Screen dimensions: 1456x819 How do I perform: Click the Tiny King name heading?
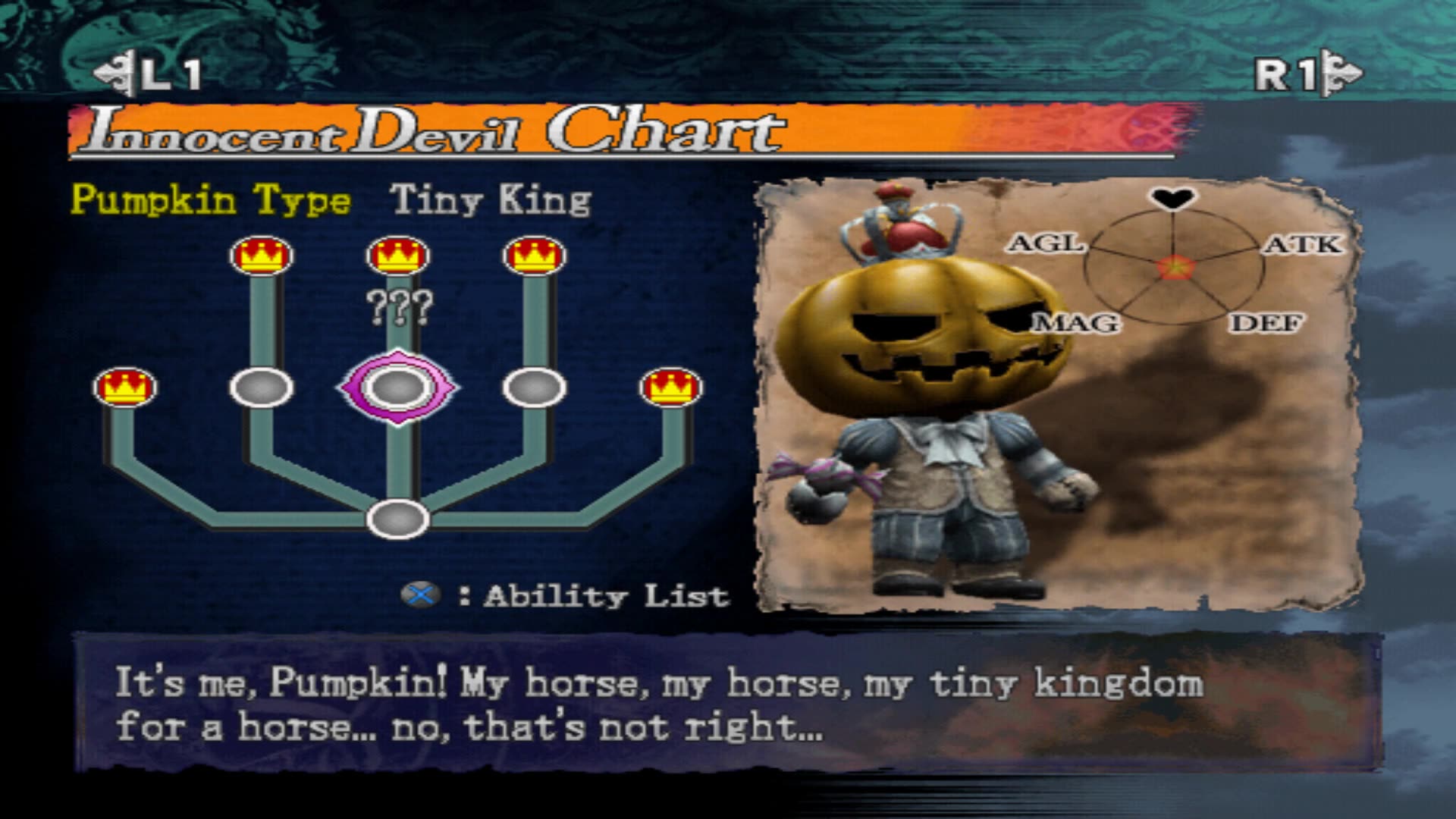pyautogui.click(x=491, y=201)
